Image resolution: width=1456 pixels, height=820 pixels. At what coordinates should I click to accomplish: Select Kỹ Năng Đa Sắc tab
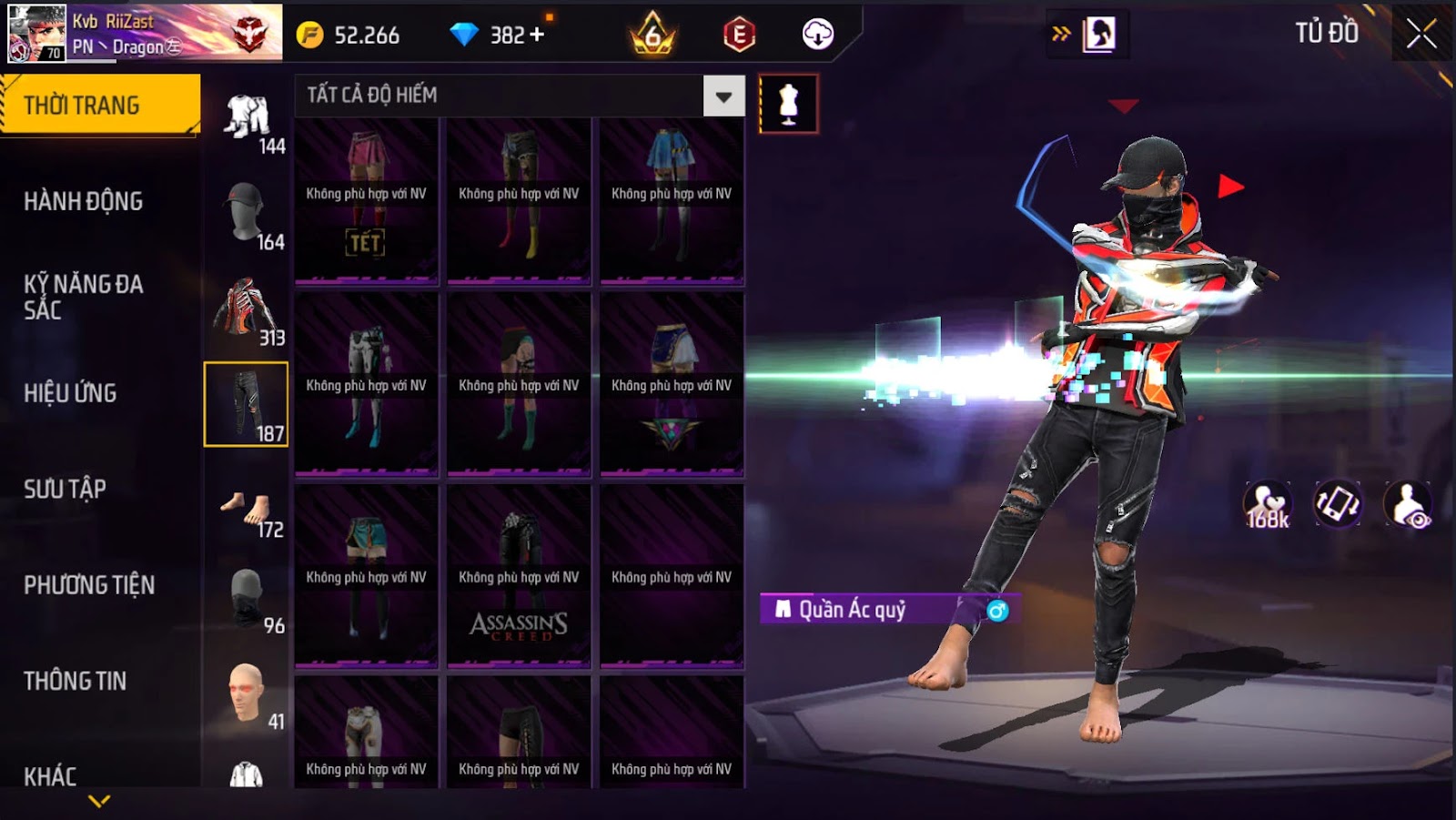click(x=84, y=297)
